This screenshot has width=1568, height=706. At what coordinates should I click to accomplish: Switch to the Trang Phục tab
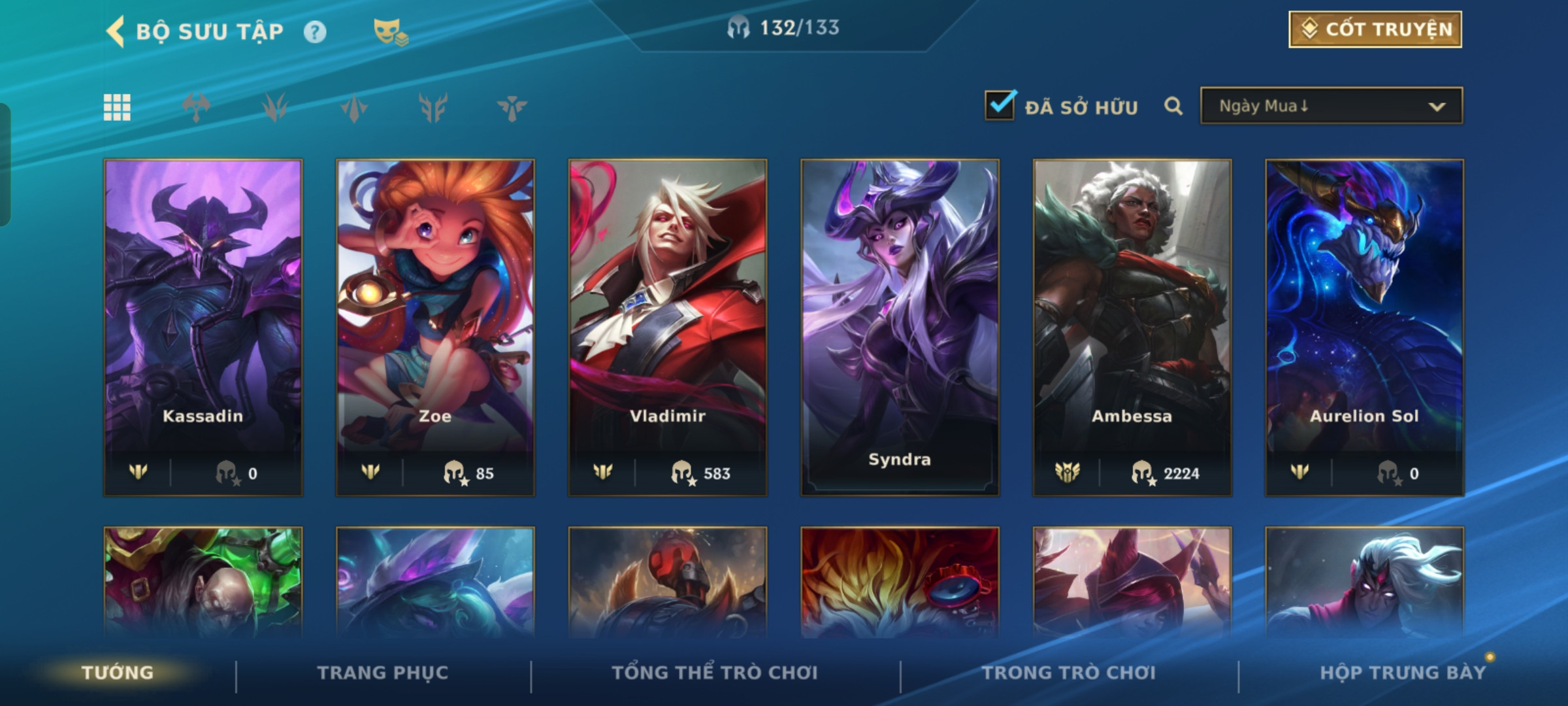pos(383,673)
